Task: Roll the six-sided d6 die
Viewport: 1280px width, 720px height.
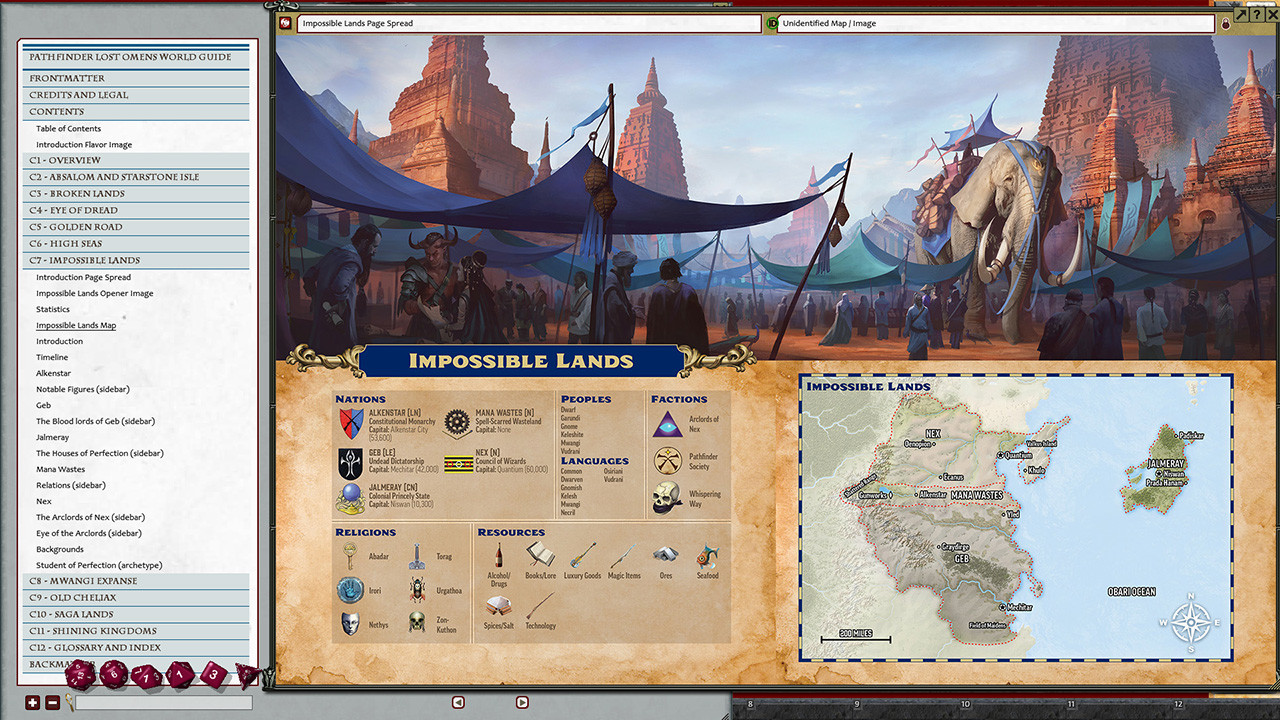Action: [212, 674]
